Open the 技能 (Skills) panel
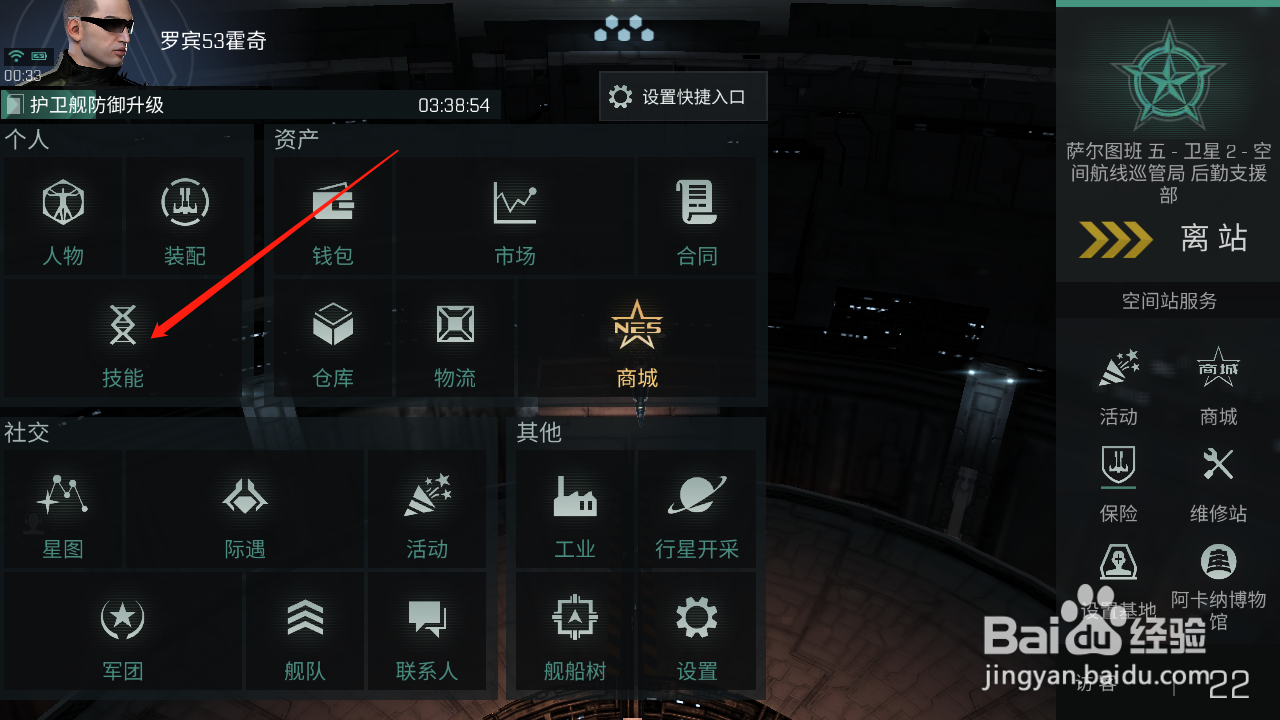 122,340
